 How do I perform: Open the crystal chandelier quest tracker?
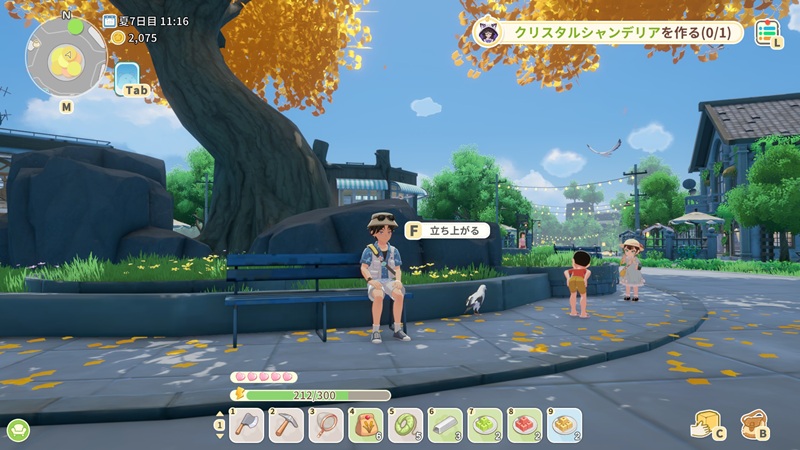[x=609, y=33]
